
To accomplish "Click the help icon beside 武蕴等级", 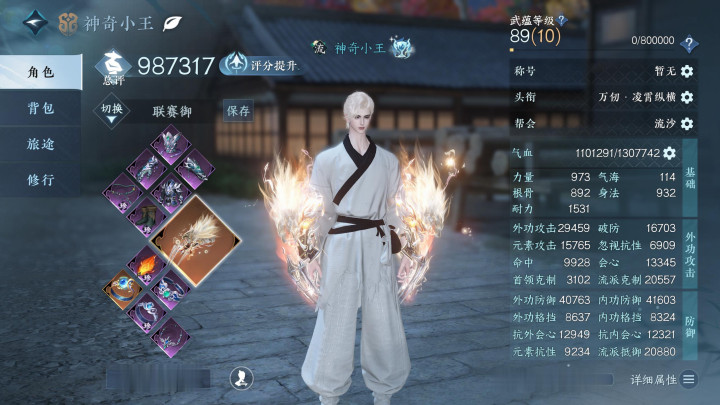I will pos(562,19).
